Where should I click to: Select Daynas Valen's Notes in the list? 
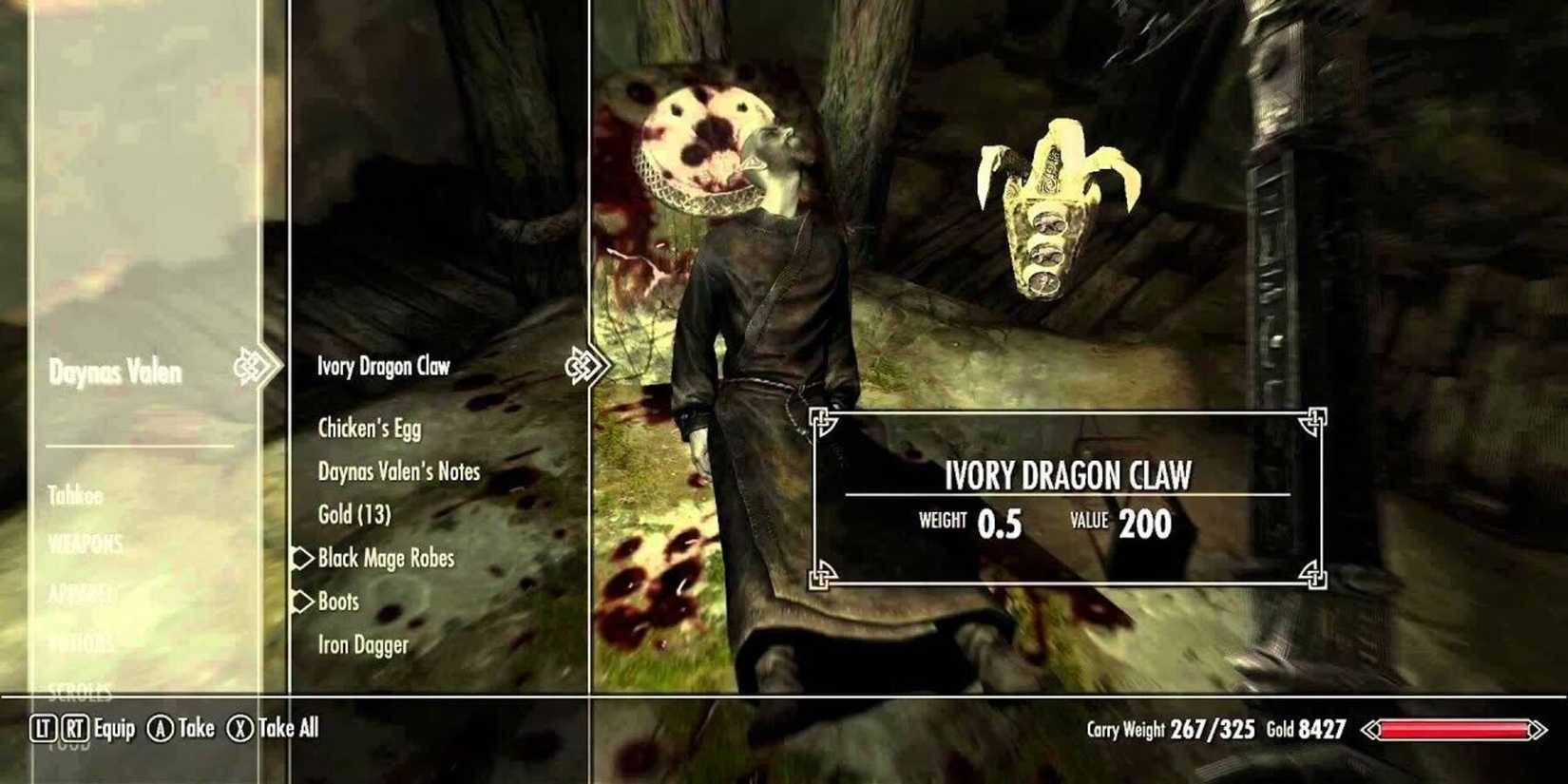pos(400,471)
